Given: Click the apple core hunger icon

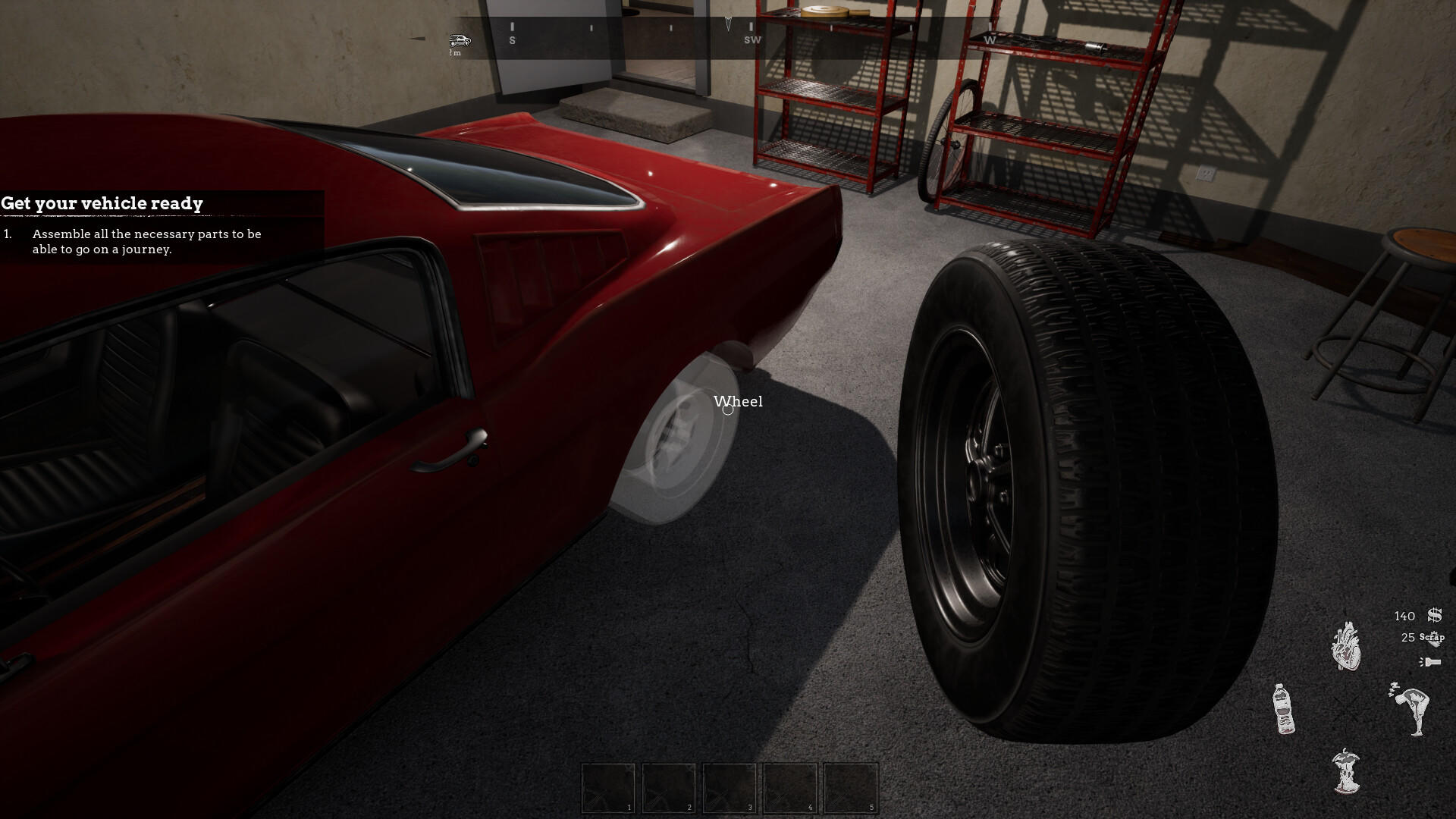Looking at the screenshot, I should pos(1346,770).
